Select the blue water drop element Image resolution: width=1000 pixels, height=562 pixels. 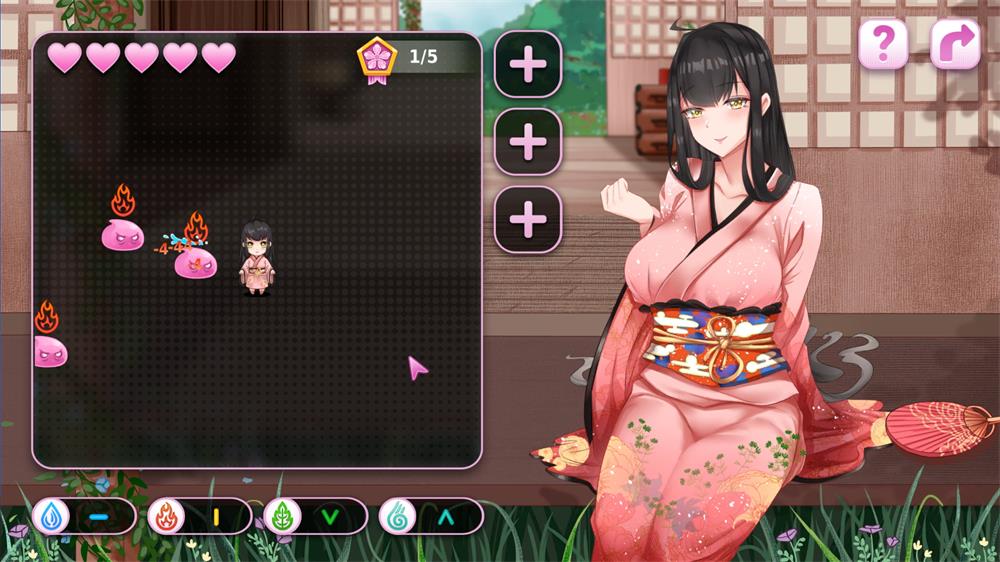tap(50, 516)
